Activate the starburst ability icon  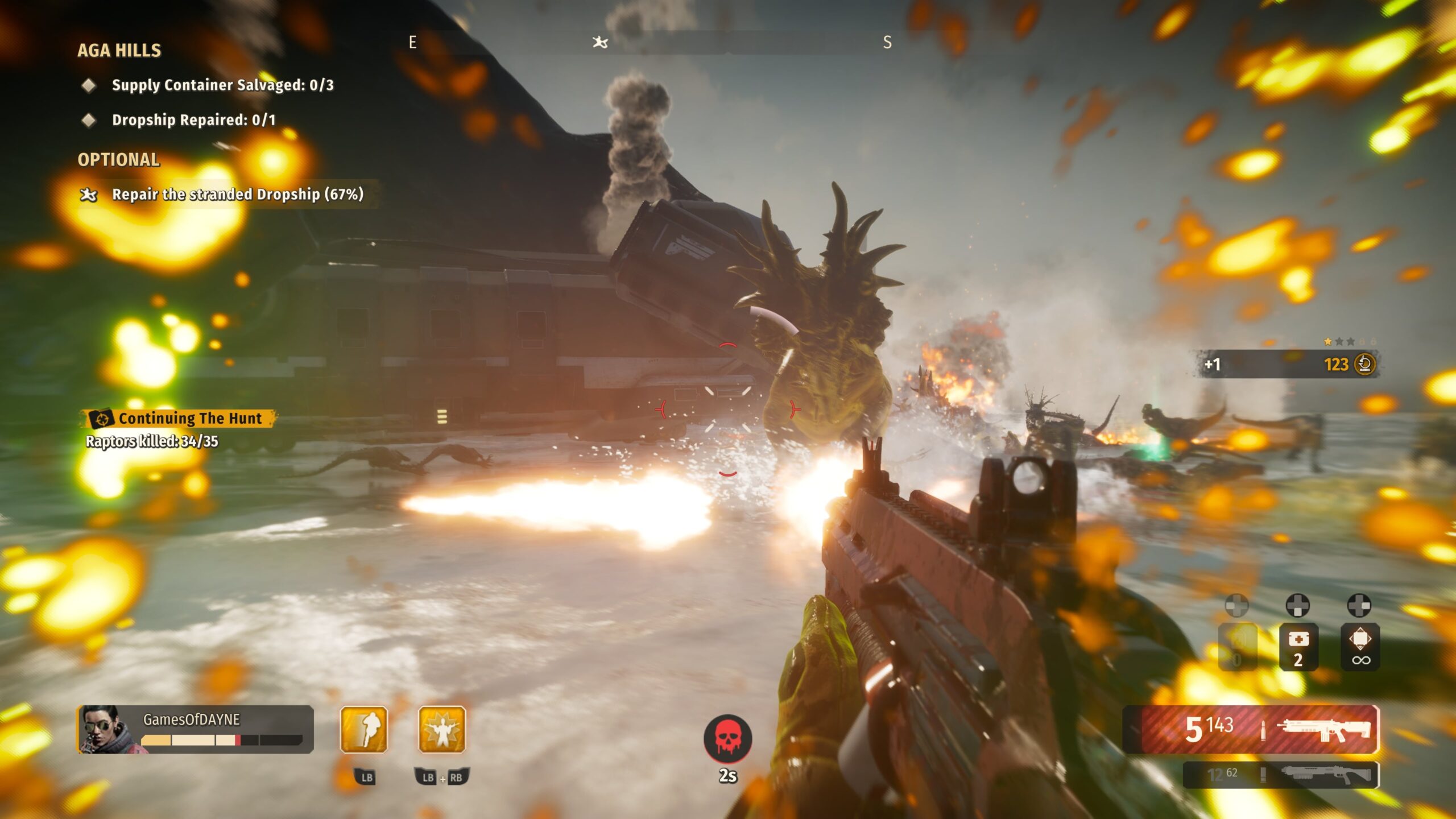(x=442, y=729)
